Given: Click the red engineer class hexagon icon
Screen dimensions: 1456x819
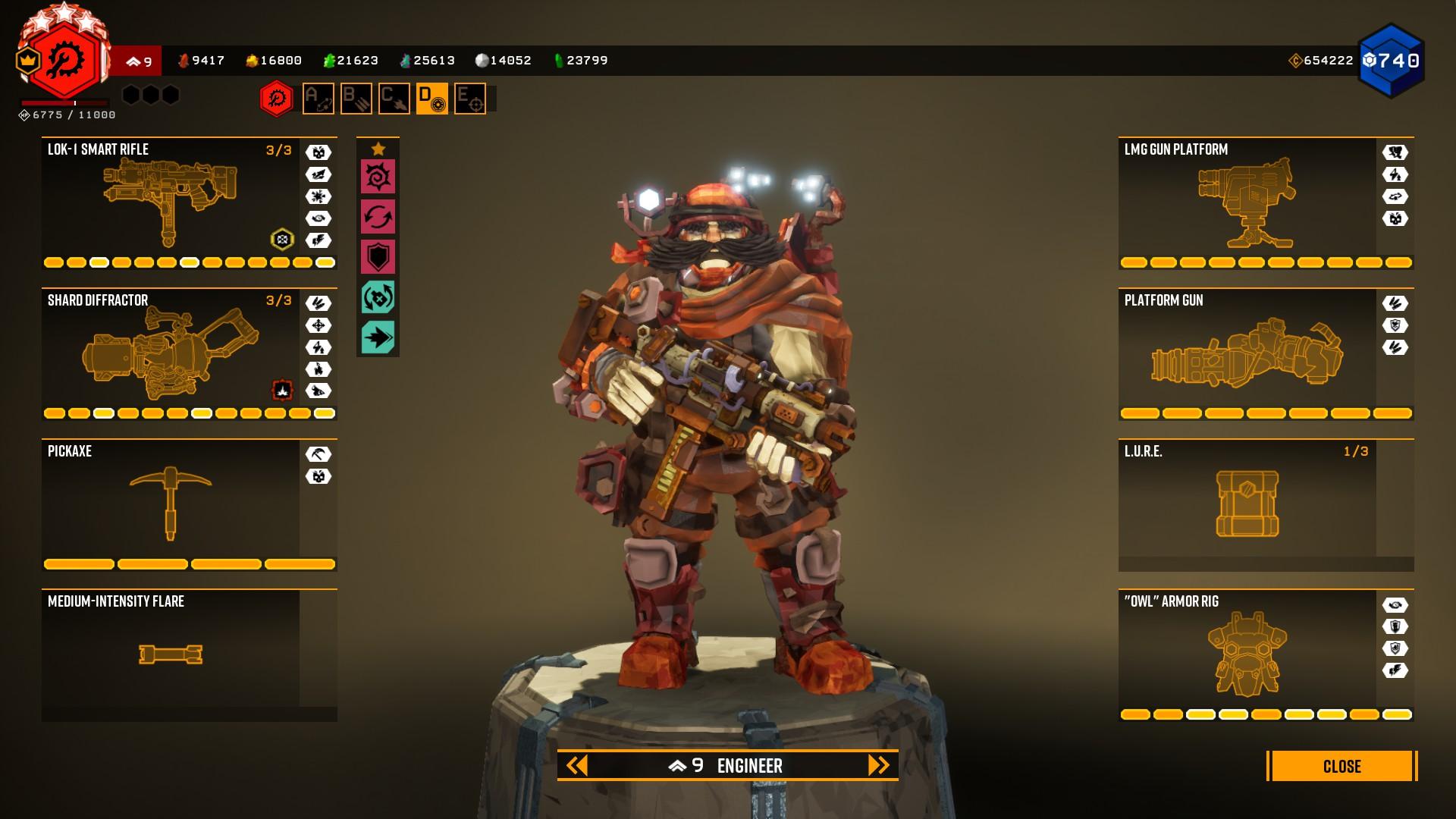Looking at the screenshot, I should (x=277, y=99).
